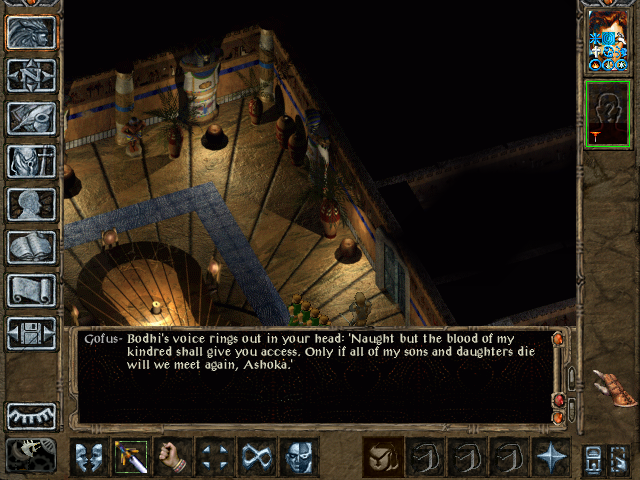Select the equipped weapon quick slot
Viewport: 640px width, 480px height.
point(130,457)
